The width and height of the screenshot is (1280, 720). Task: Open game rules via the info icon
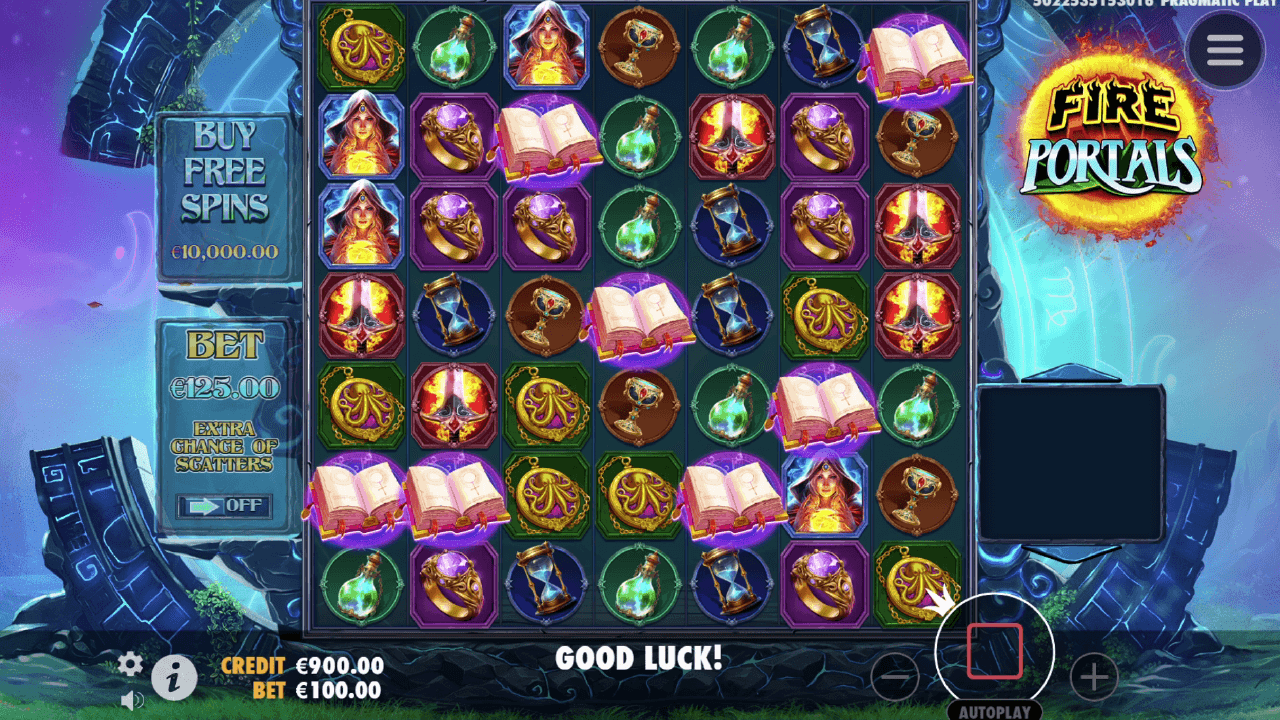click(174, 676)
